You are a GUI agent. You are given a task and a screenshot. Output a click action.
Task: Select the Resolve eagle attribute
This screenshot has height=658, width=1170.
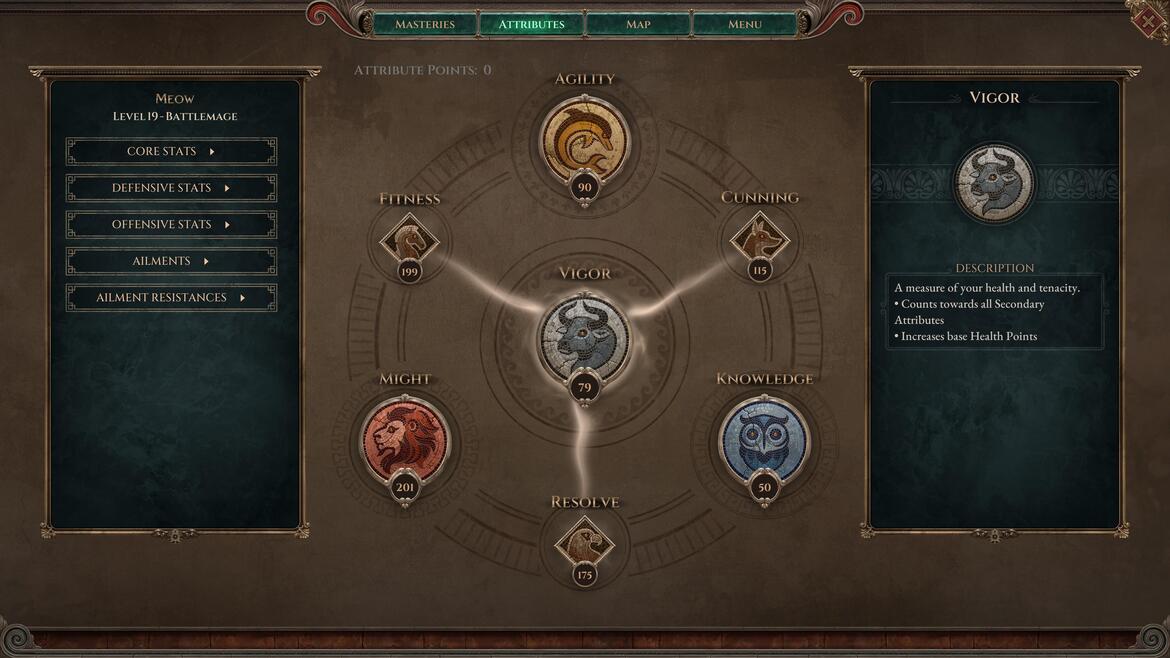coord(585,543)
